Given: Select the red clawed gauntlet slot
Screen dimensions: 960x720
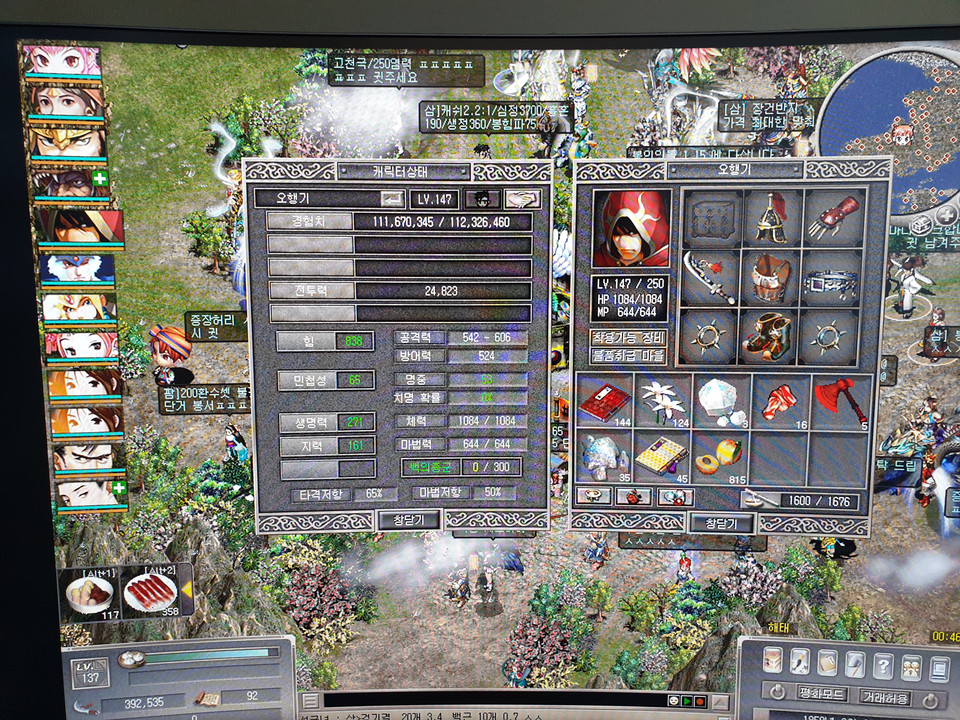Looking at the screenshot, I should [x=832, y=219].
